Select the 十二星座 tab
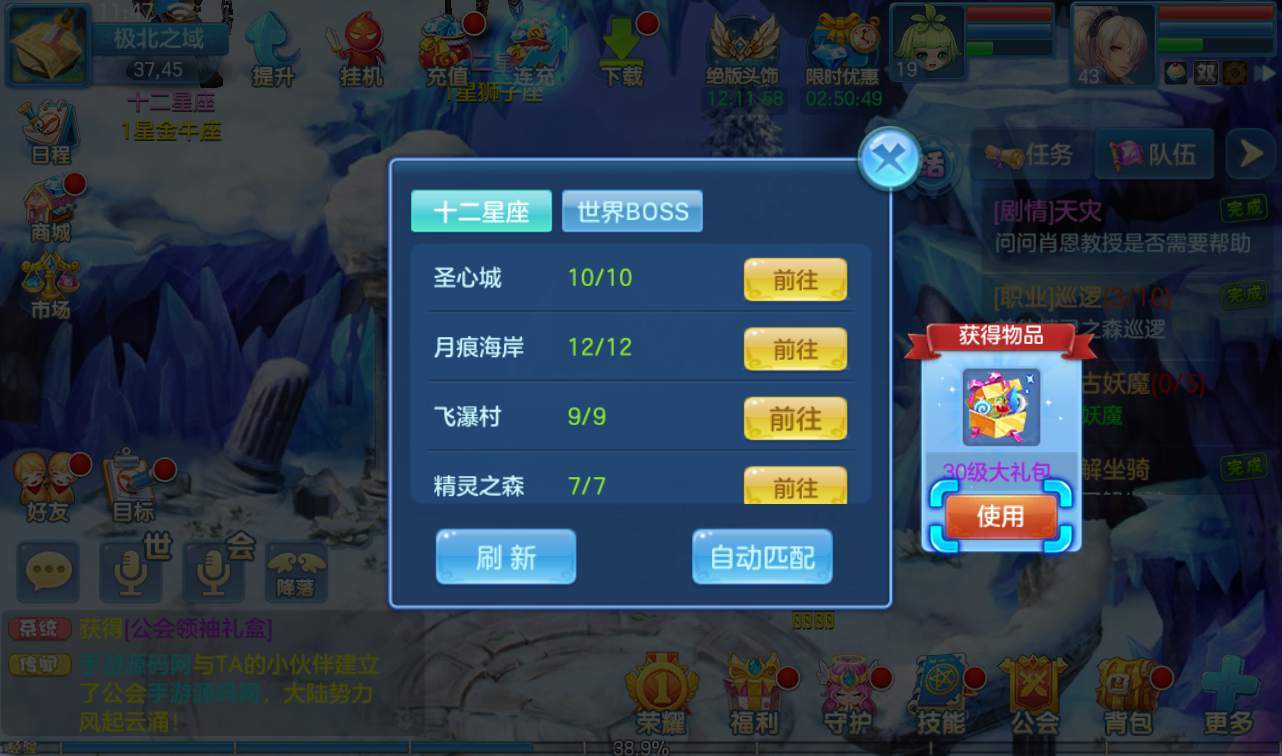 click(x=481, y=211)
